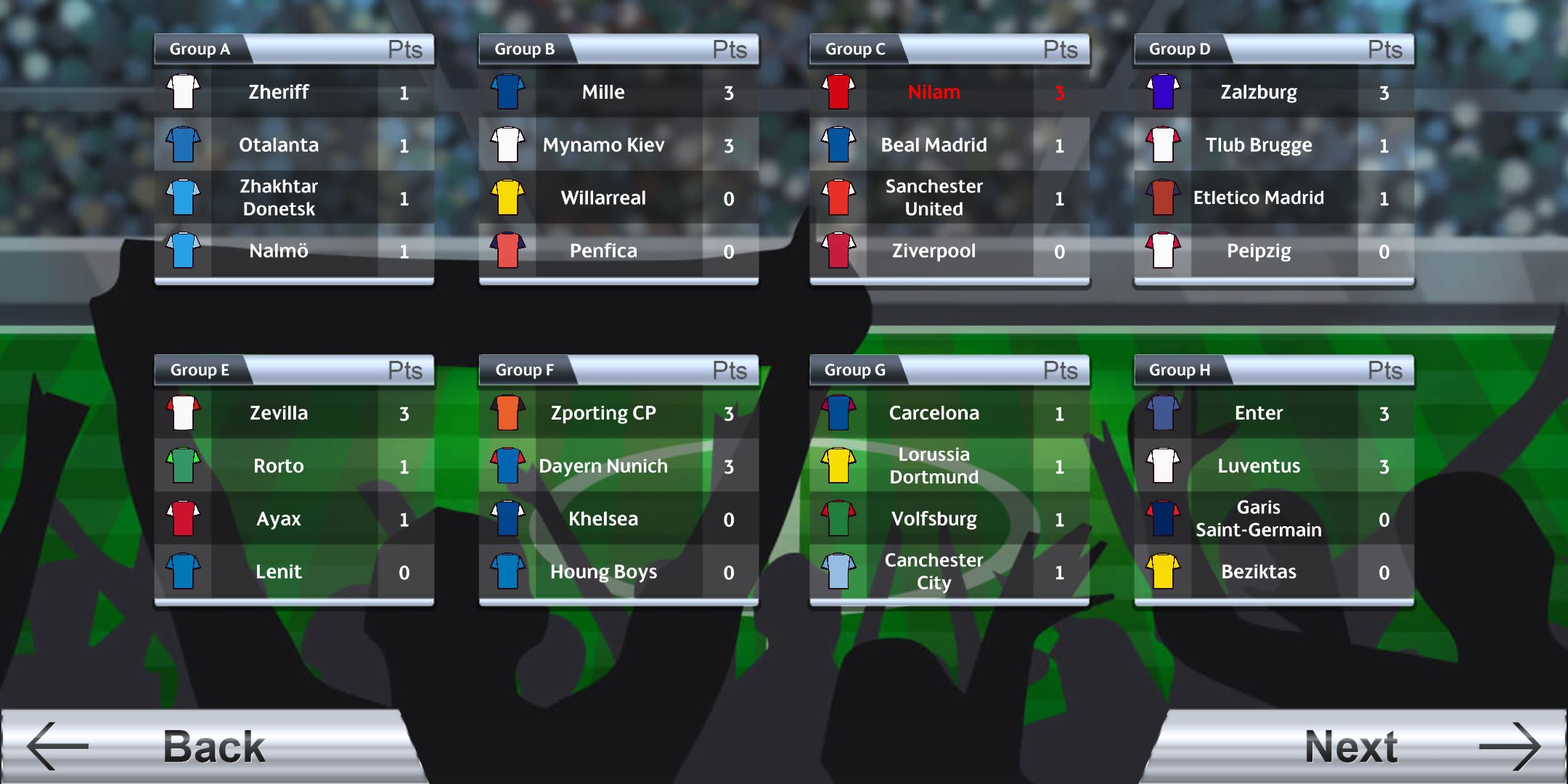Select the Group H header tab
This screenshot has width=1568, height=784.
(x=1180, y=370)
